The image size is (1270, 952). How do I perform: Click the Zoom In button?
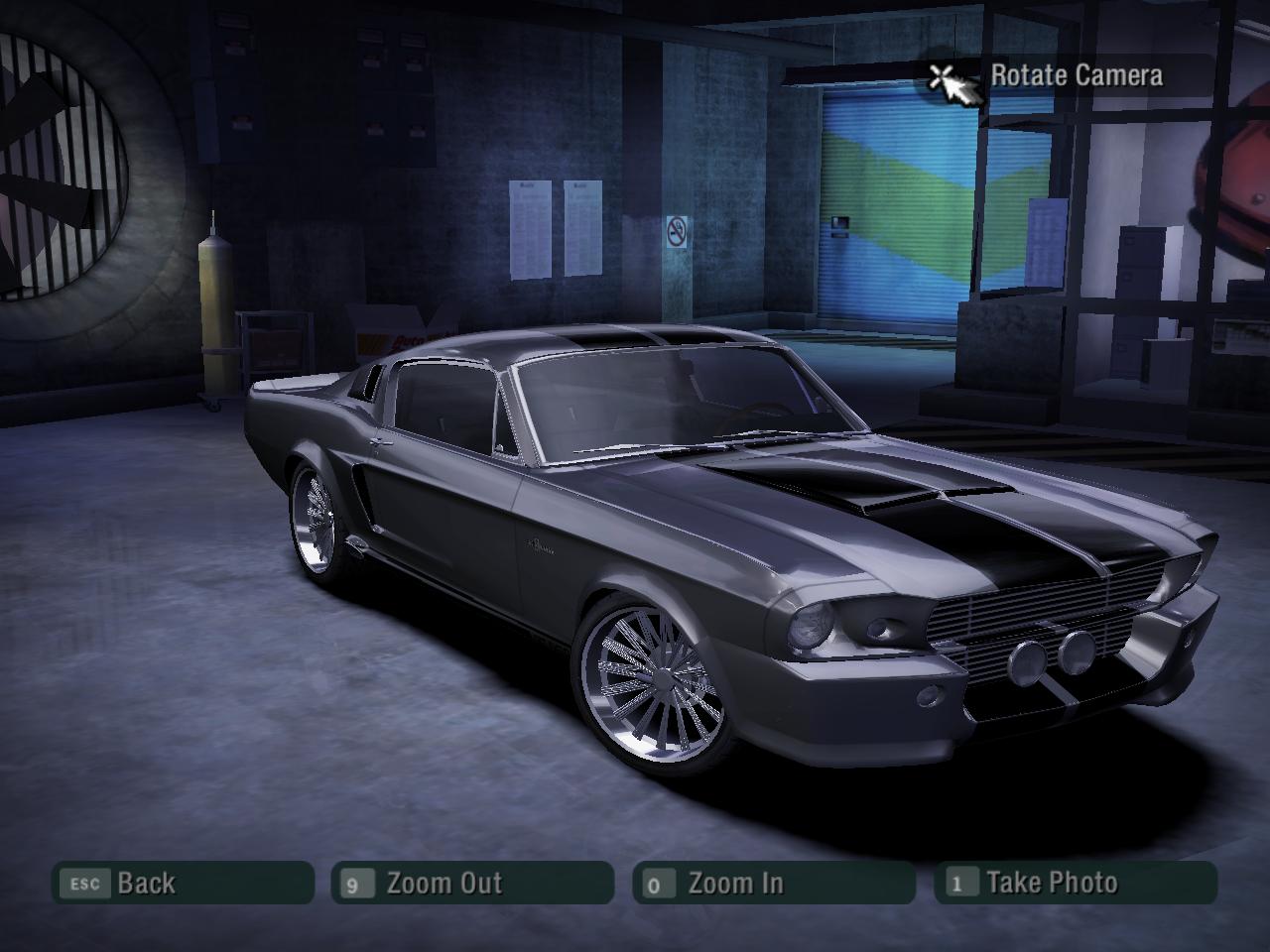tap(773, 883)
